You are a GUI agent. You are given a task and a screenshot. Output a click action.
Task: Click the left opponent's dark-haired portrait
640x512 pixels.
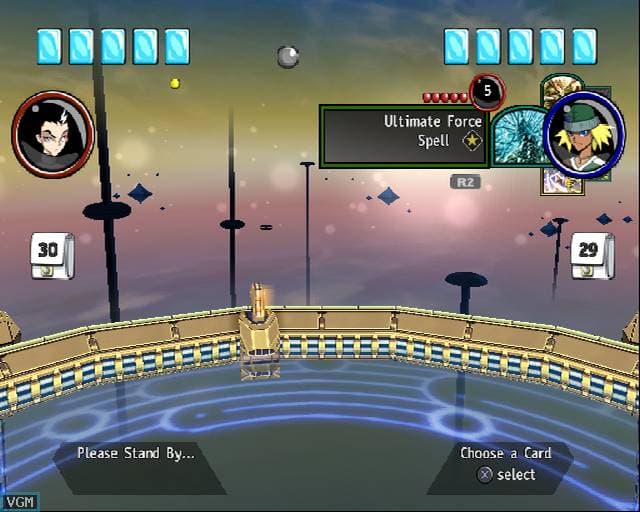pos(53,134)
